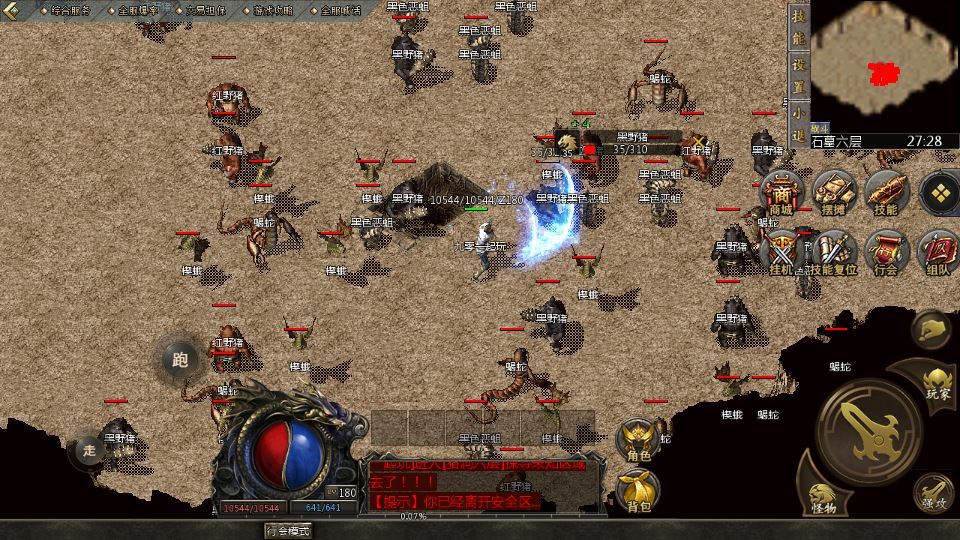Click the 行会模式 mode button
960x540 pixels.
pyautogui.click(x=287, y=530)
